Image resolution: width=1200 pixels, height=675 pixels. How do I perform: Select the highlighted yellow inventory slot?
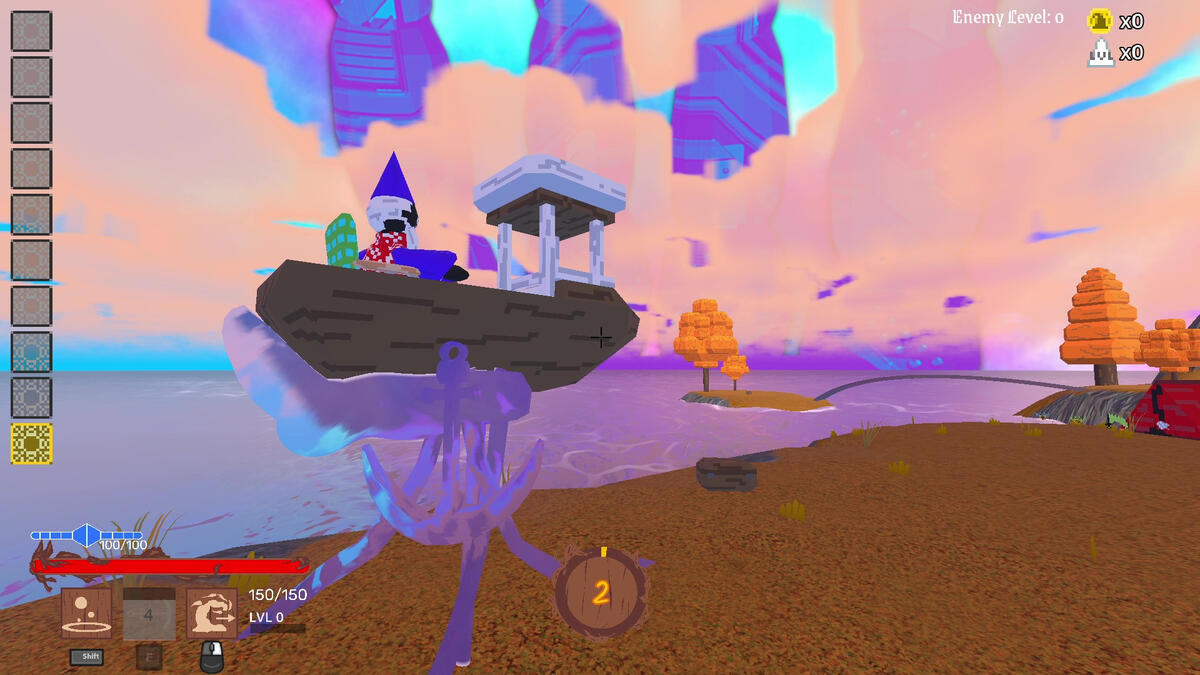tap(31, 443)
